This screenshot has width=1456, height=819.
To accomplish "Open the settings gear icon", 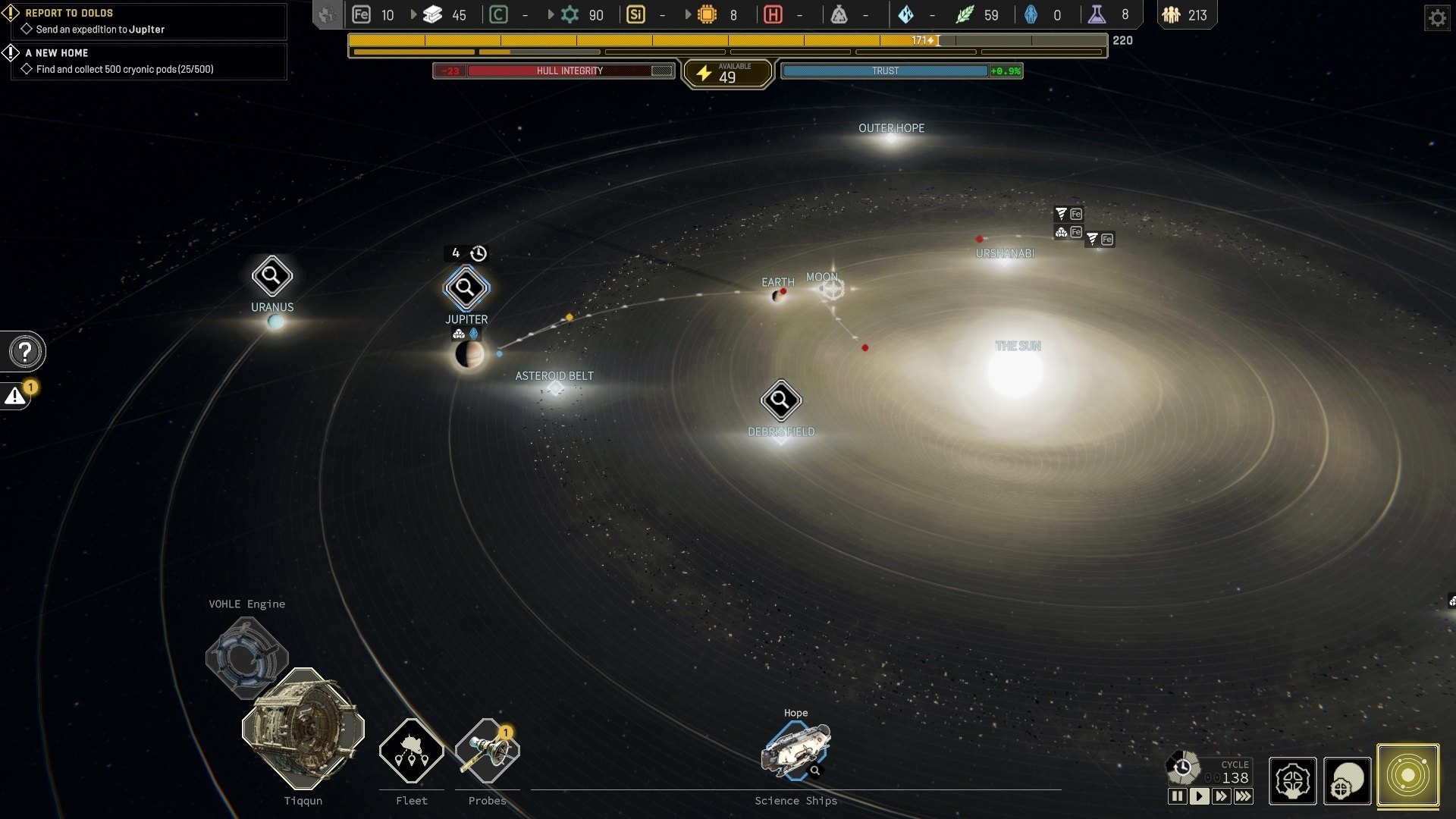I will click(1436, 17).
